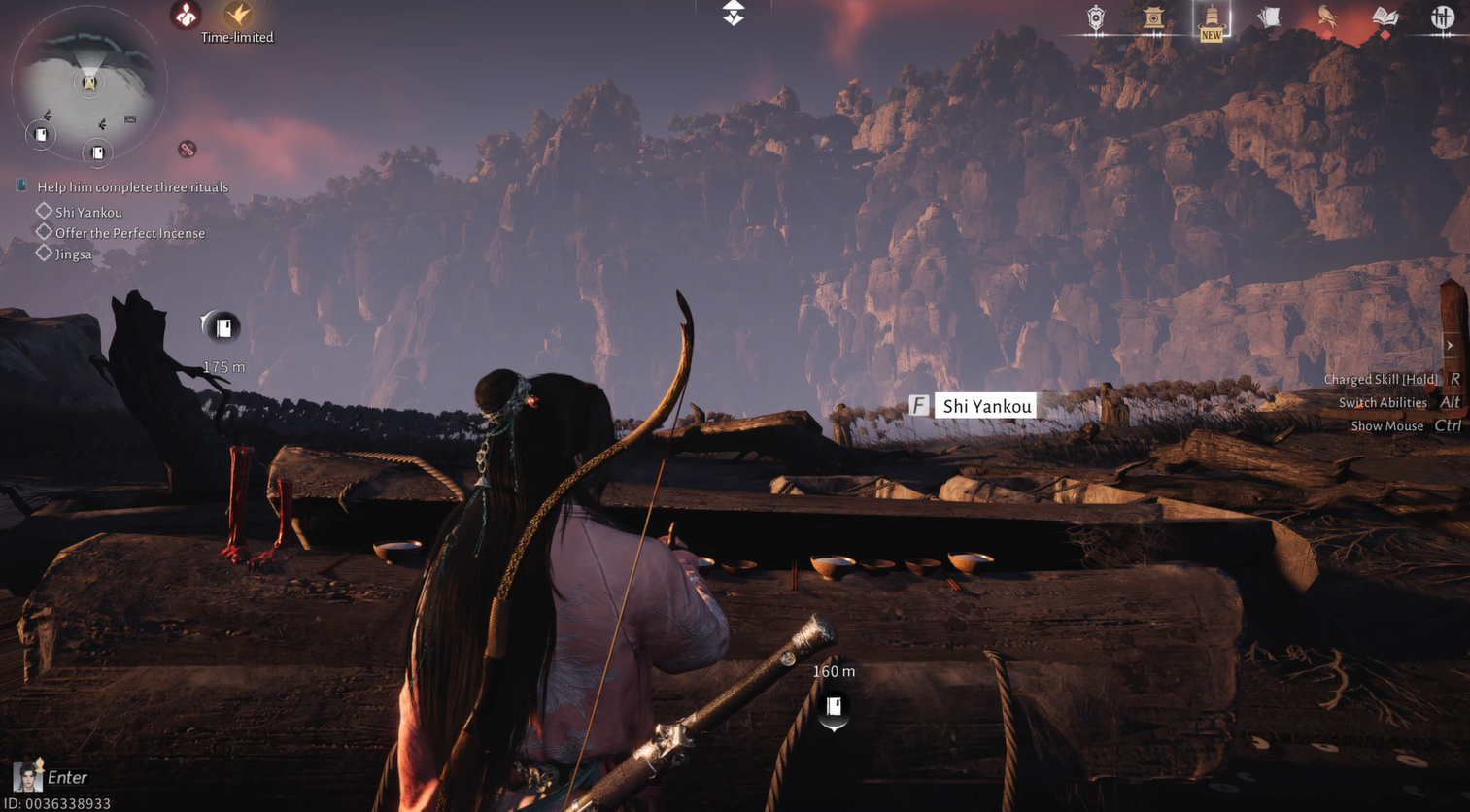This screenshot has height=812, width=1470.
Task: Open the bell icon marked NEW
Action: coord(1211,20)
